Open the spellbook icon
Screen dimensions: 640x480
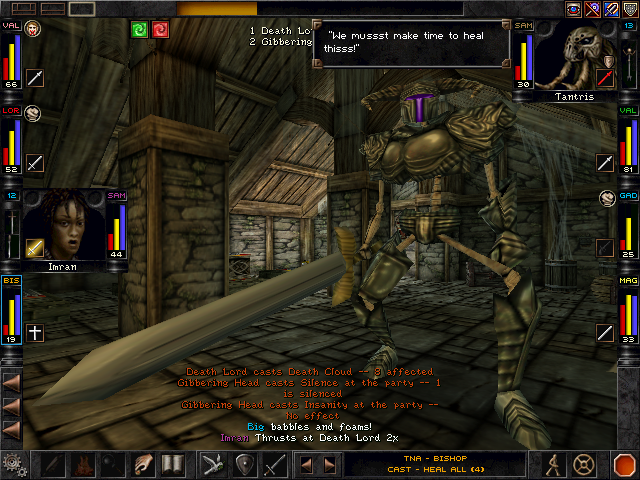click(x=173, y=465)
